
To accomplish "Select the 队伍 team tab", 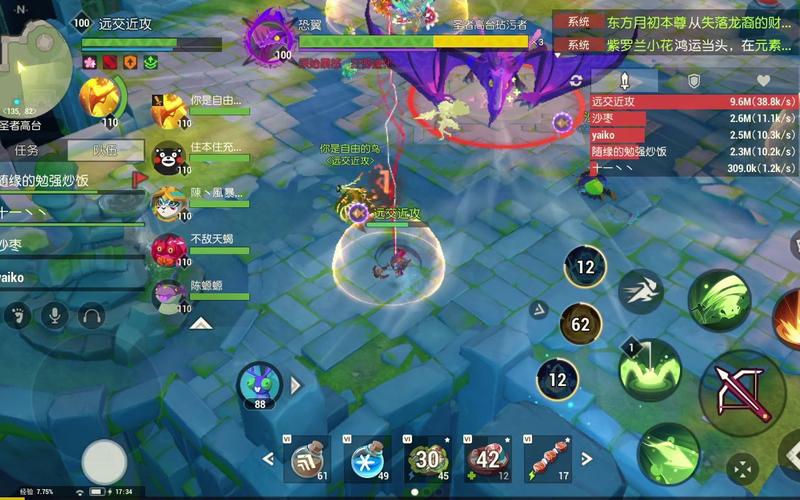I will pyautogui.click(x=104, y=150).
